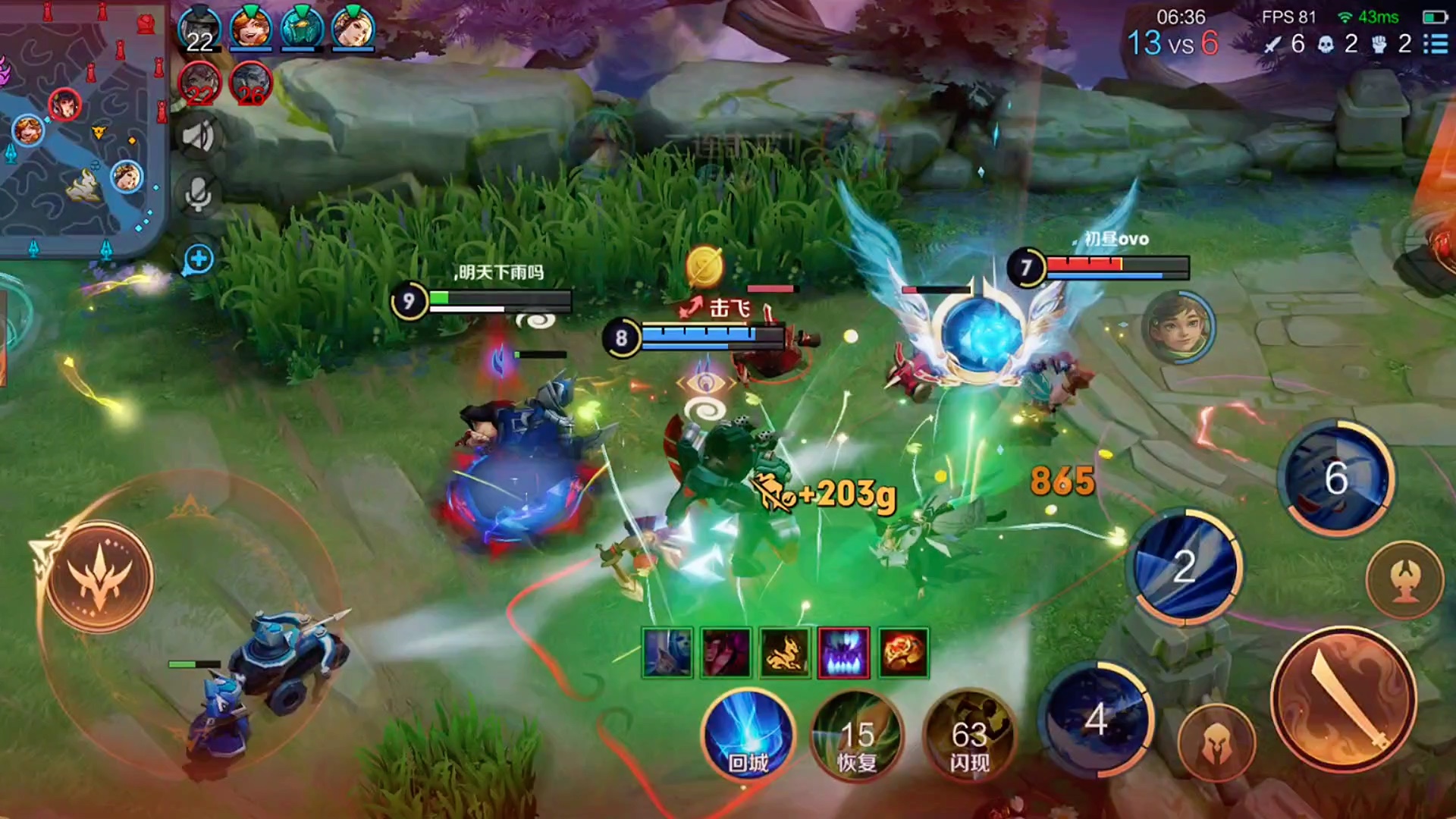Image resolution: width=1456 pixels, height=819 pixels.
Task: Select the orange-haired teammate portrait
Action: 251,29
